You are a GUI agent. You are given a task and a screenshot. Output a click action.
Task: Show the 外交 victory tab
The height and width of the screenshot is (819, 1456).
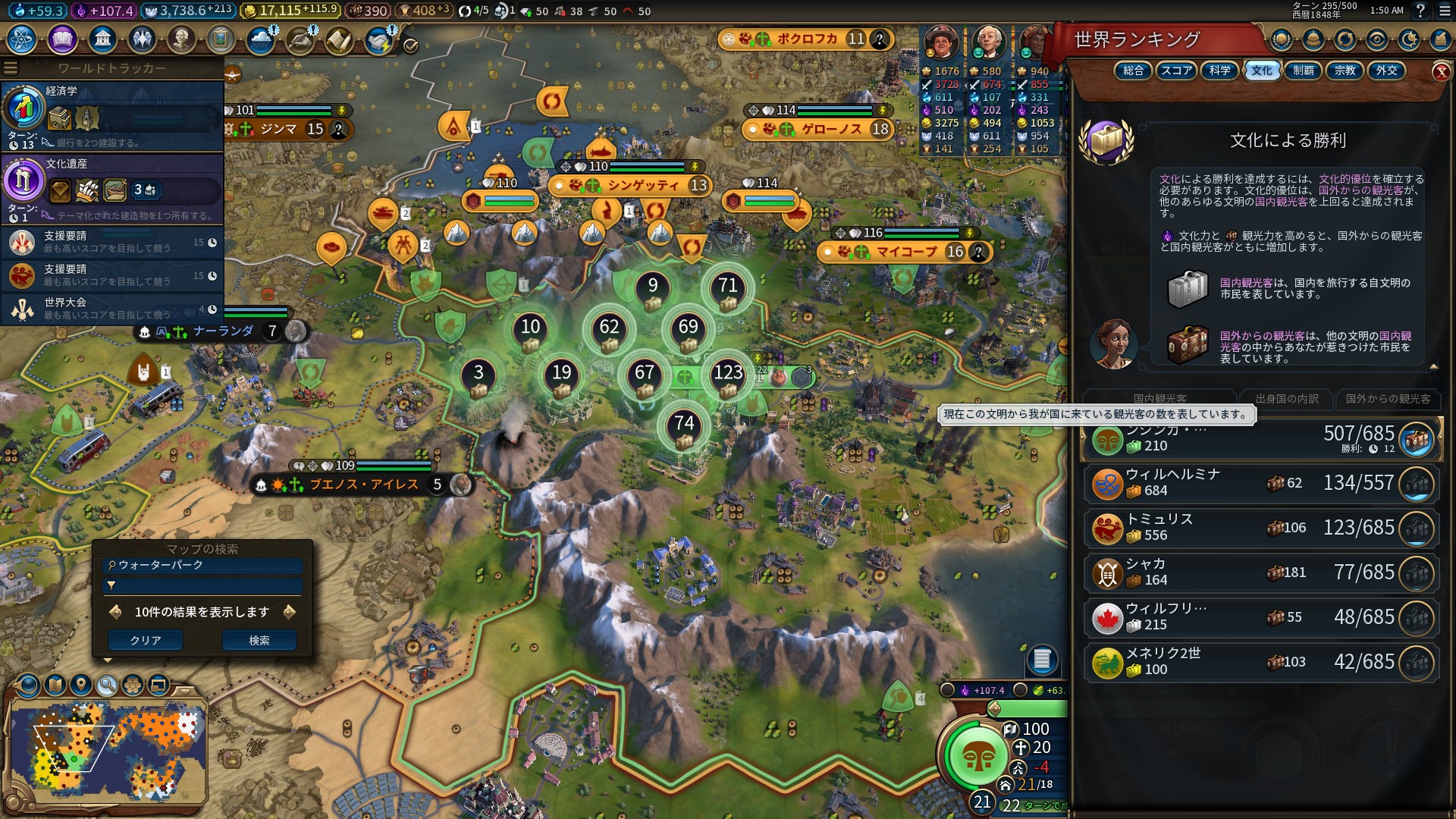pyautogui.click(x=1386, y=71)
